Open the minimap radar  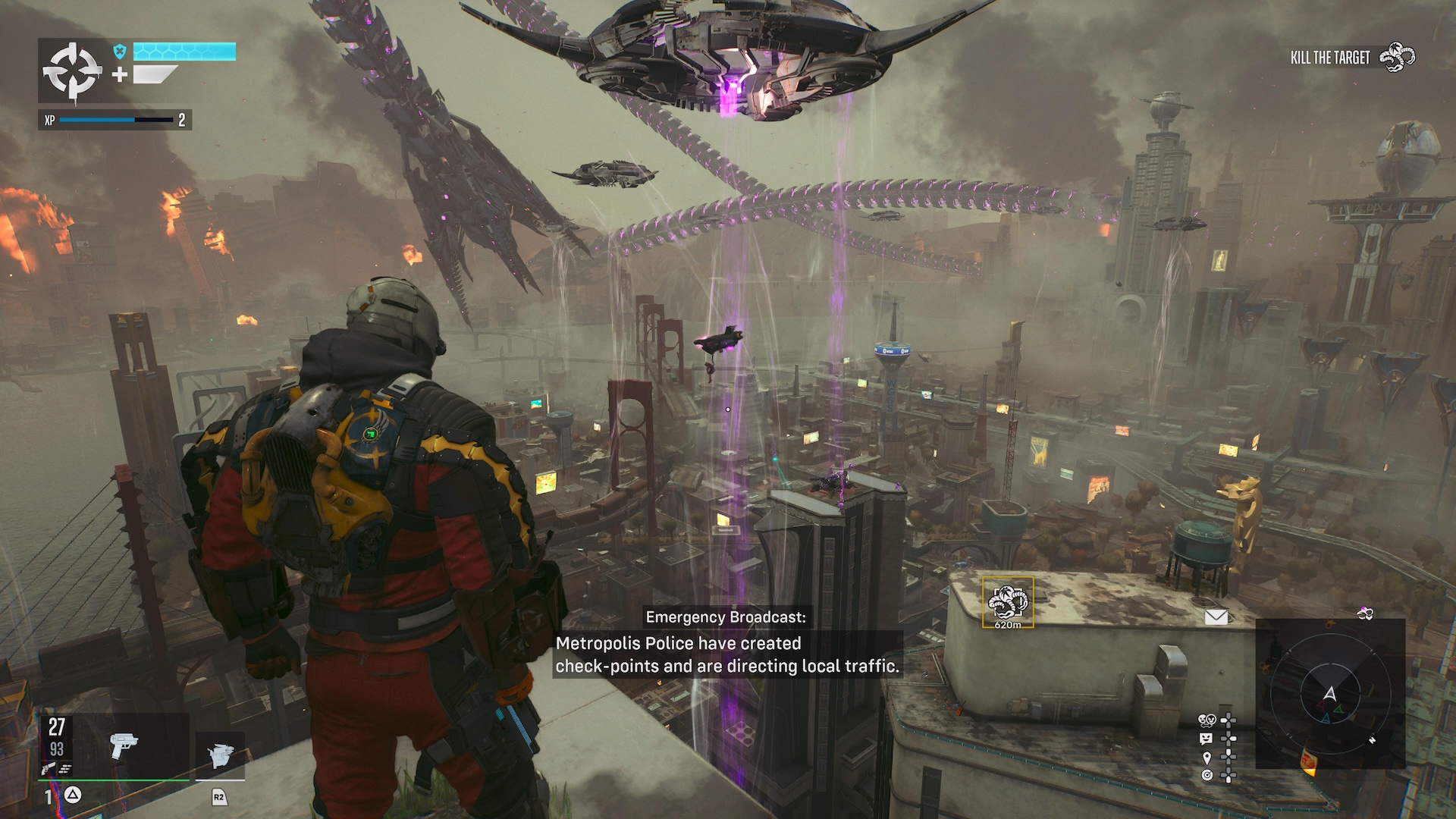[1329, 693]
